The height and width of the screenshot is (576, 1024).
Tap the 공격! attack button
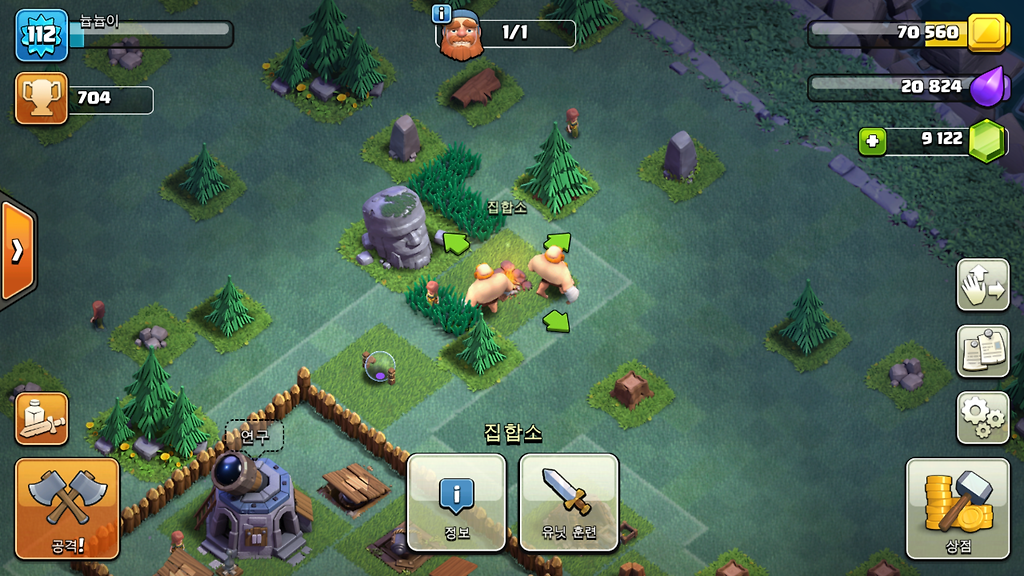coord(67,508)
